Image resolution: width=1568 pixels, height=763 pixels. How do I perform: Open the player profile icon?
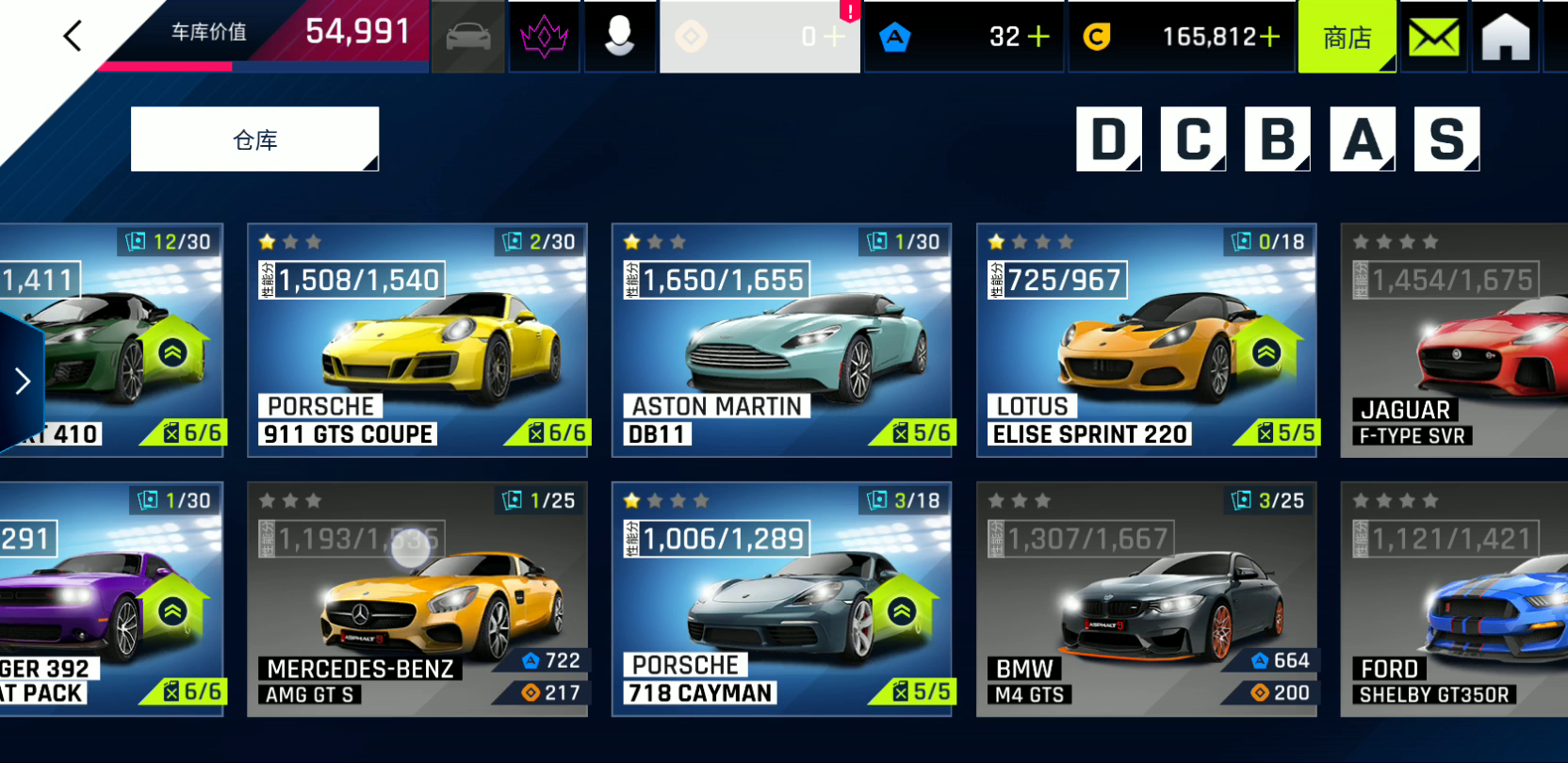(x=619, y=37)
